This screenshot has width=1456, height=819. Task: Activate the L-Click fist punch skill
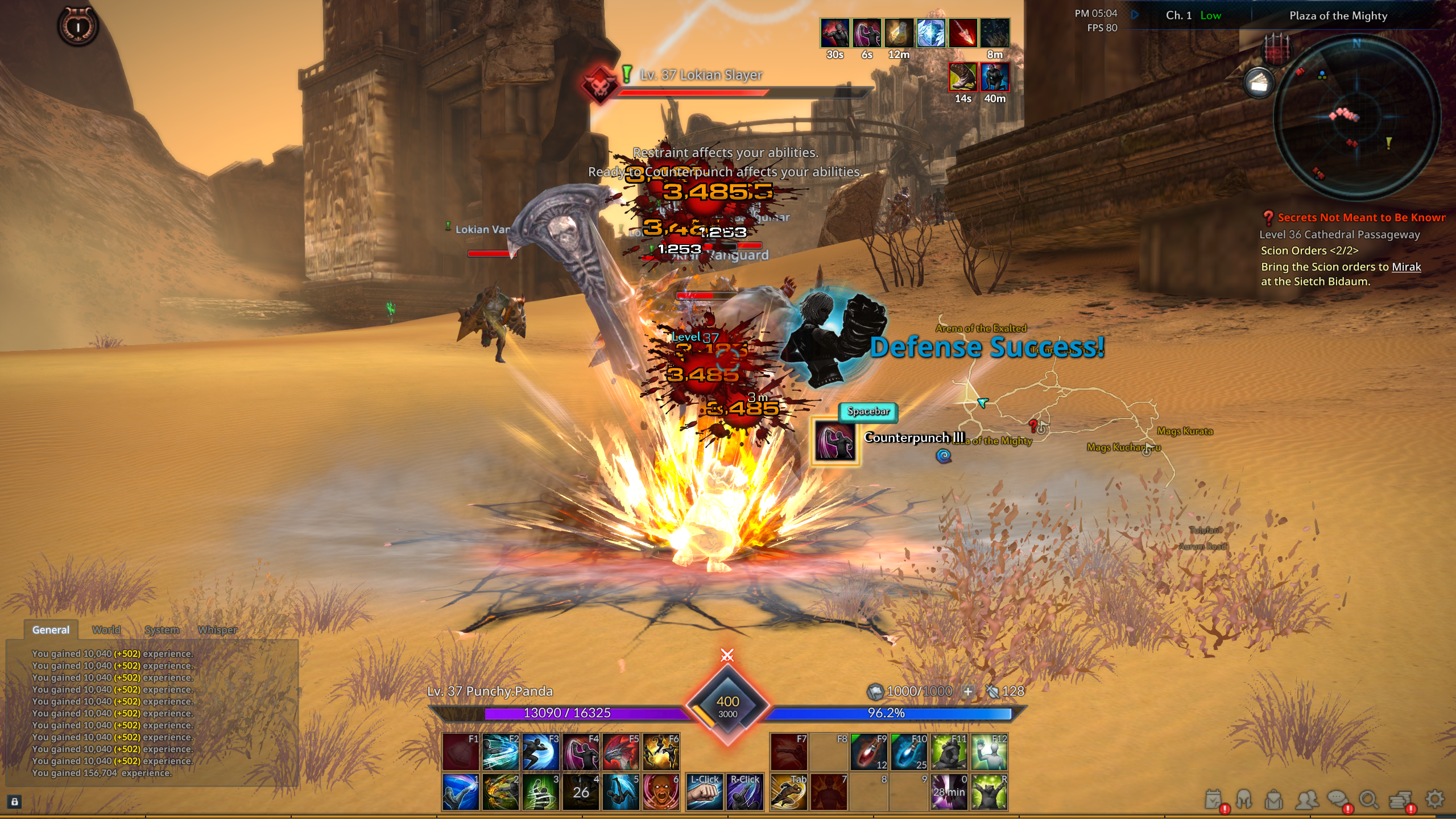click(x=705, y=792)
